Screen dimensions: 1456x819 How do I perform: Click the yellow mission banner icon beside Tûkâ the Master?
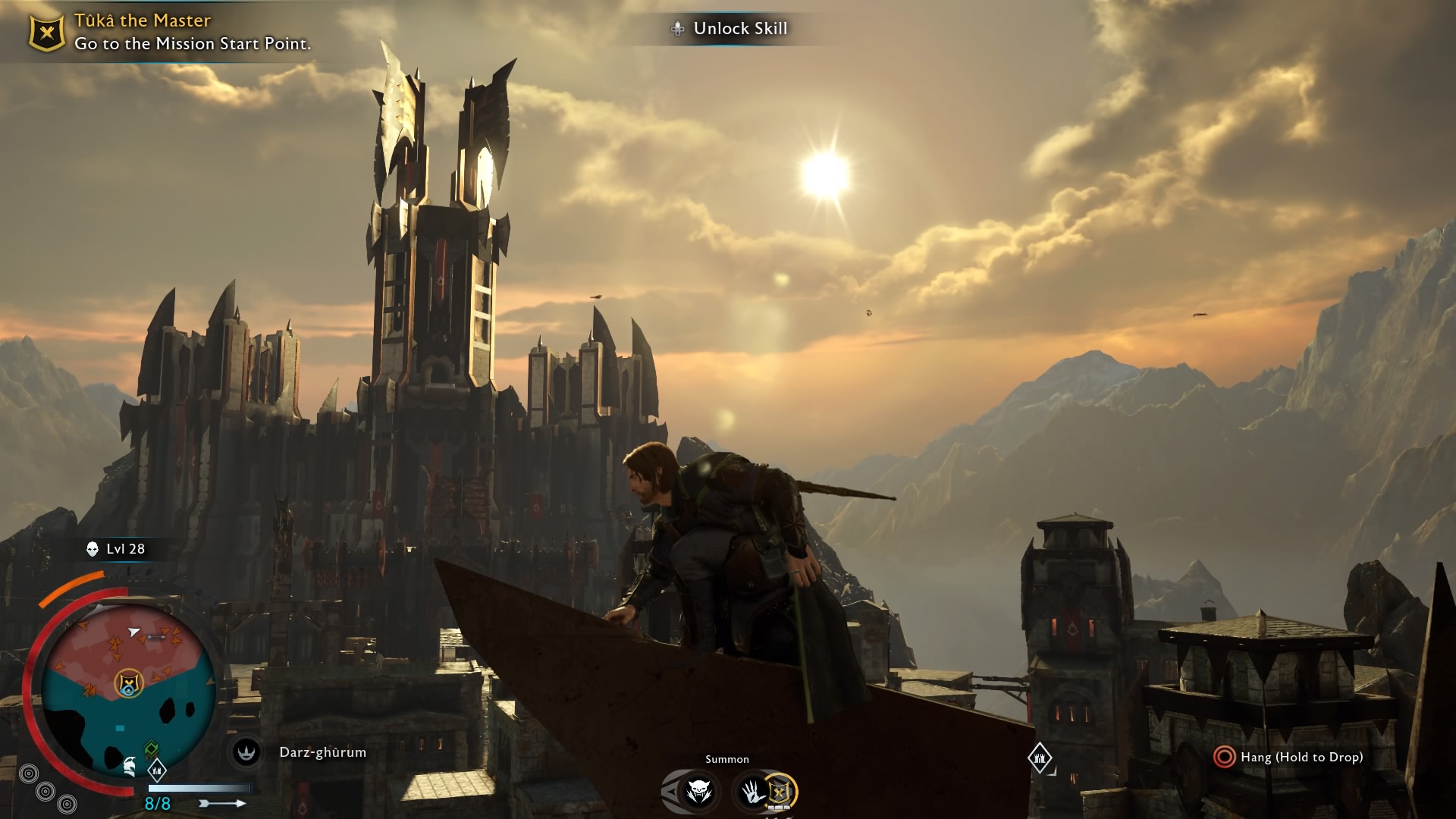tap(46, 33)
